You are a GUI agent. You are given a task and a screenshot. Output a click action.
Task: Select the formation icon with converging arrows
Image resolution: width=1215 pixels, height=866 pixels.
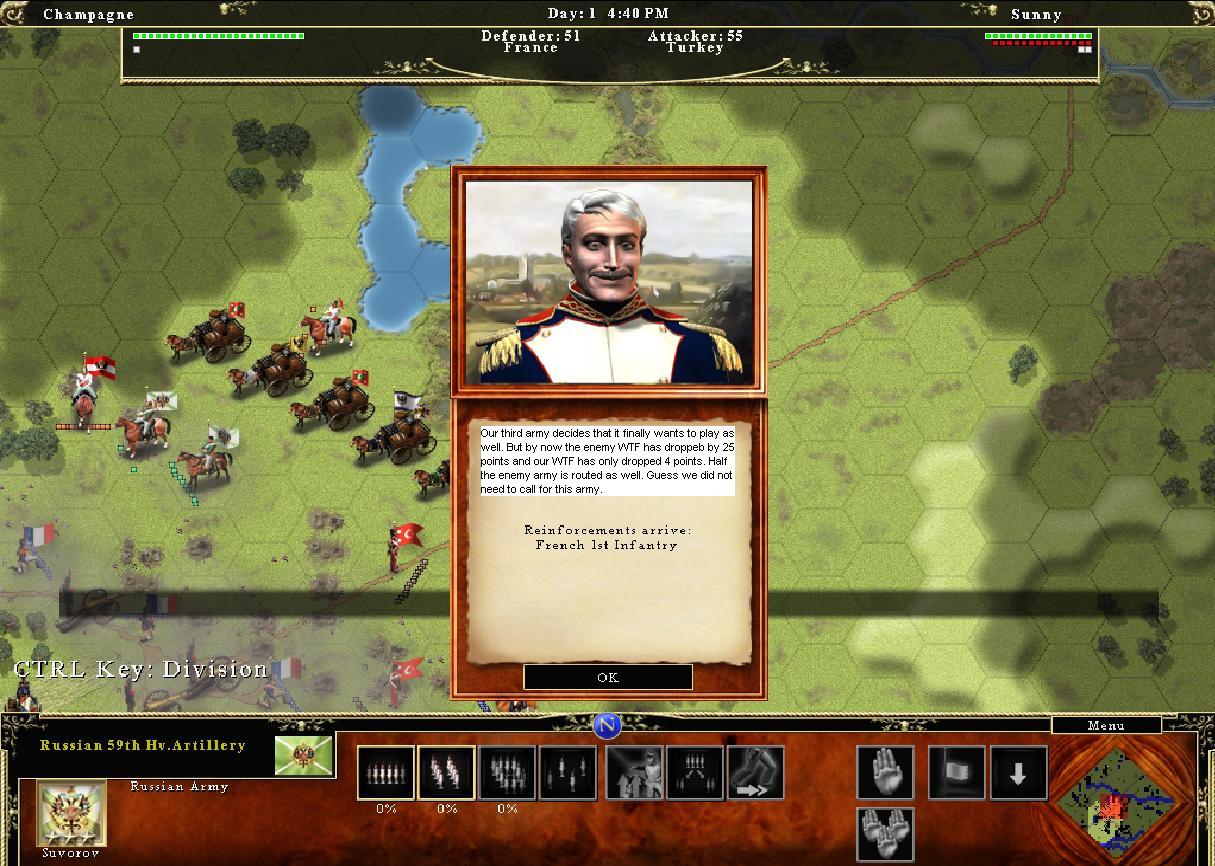(694, 773)
